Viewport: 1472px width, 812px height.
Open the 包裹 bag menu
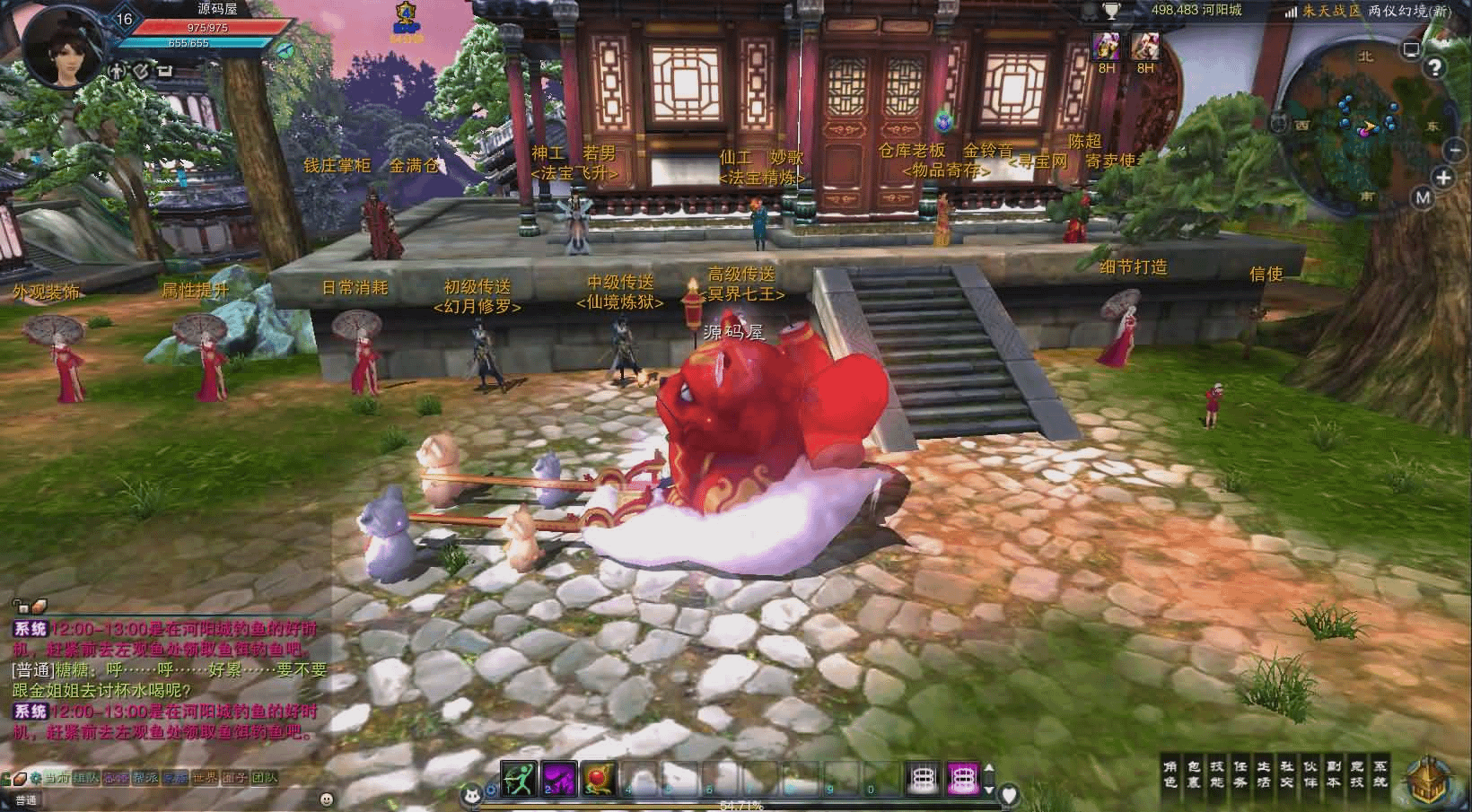click(1194, 774)
